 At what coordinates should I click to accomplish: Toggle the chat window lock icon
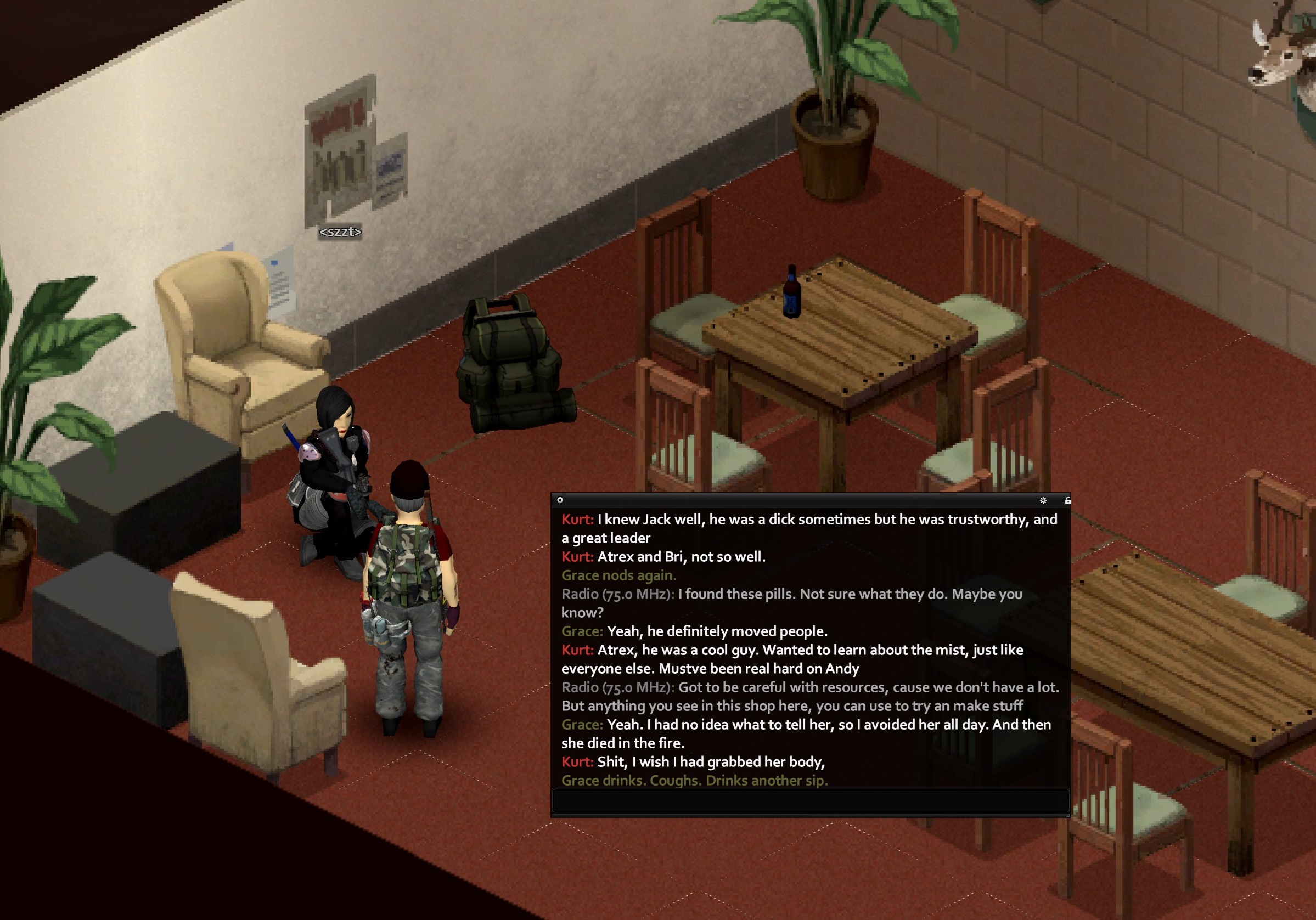point(1067,500)
